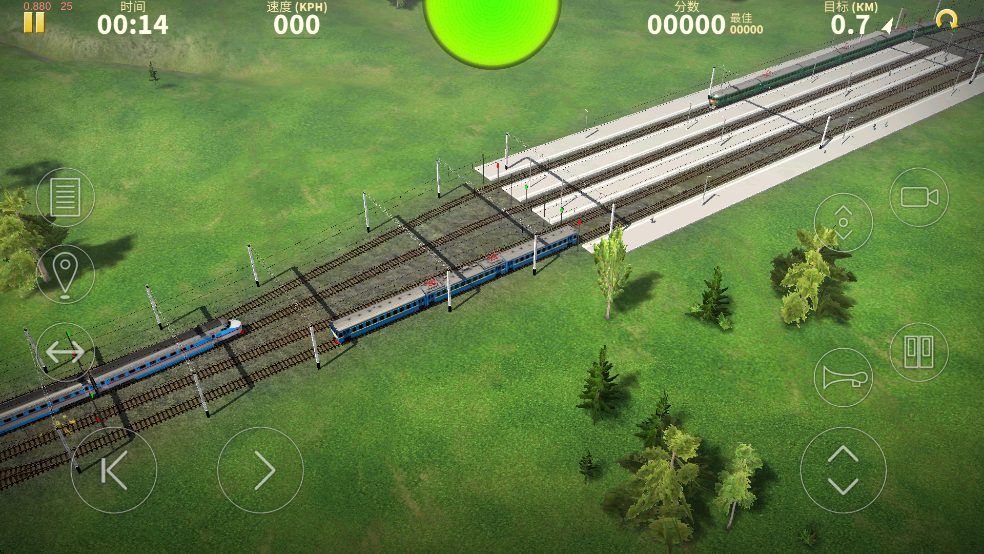Switch the camera view
Viewport: 984px width, 554px height.
918,197
